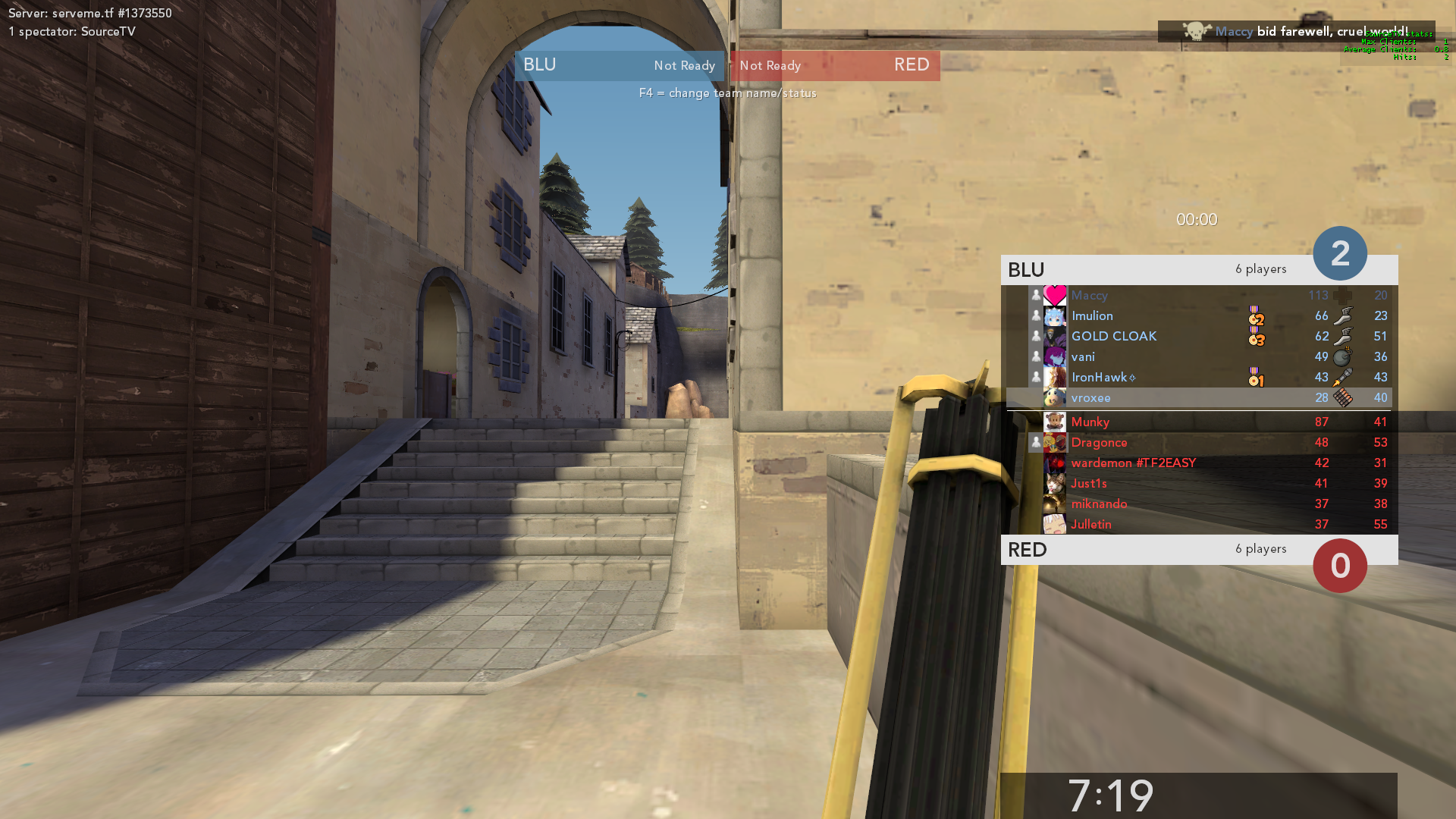Click Dragonce's scoreboard entry

[x=1198, y=443]
